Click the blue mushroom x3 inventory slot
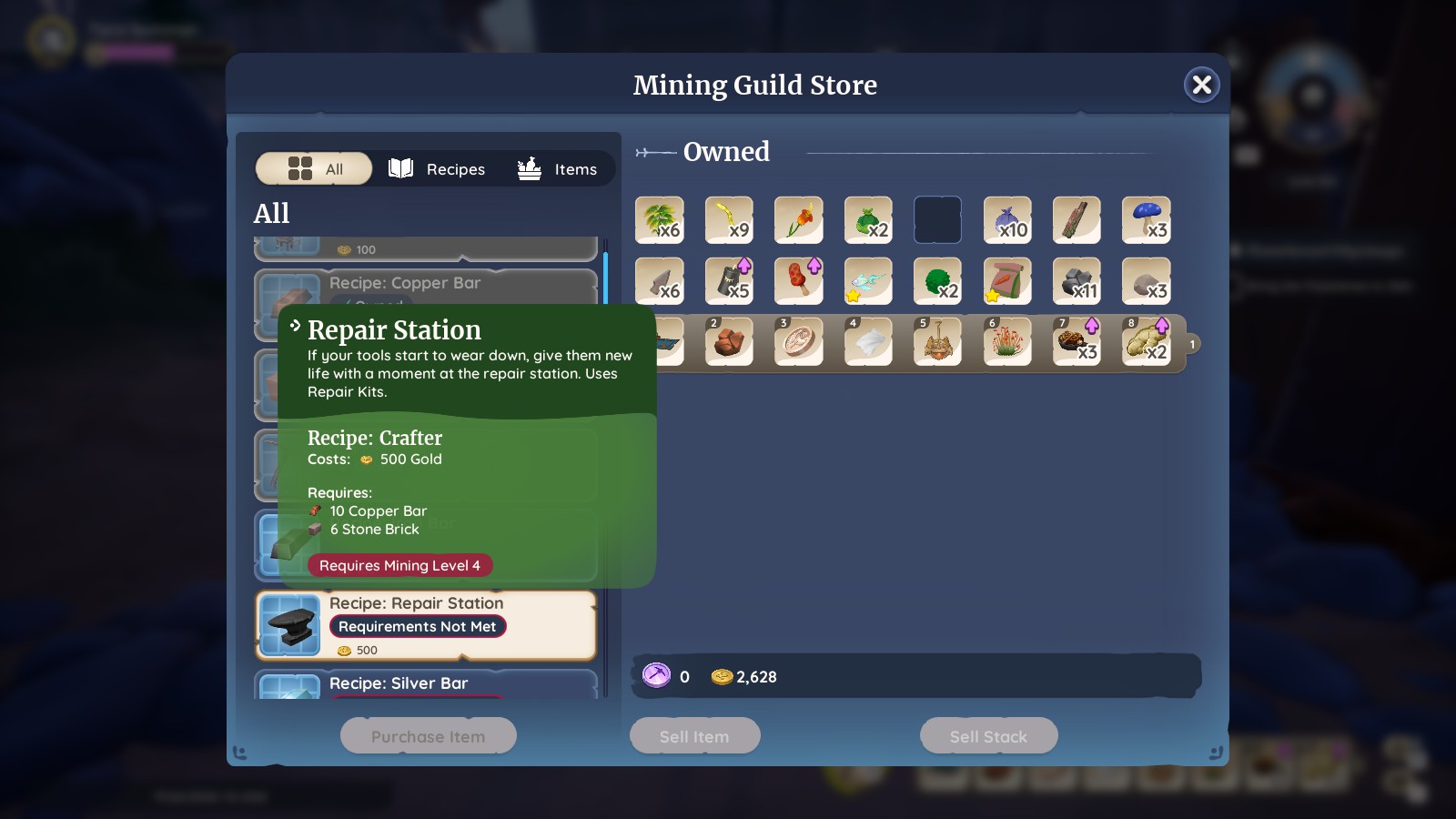 tap(1147, 220)
